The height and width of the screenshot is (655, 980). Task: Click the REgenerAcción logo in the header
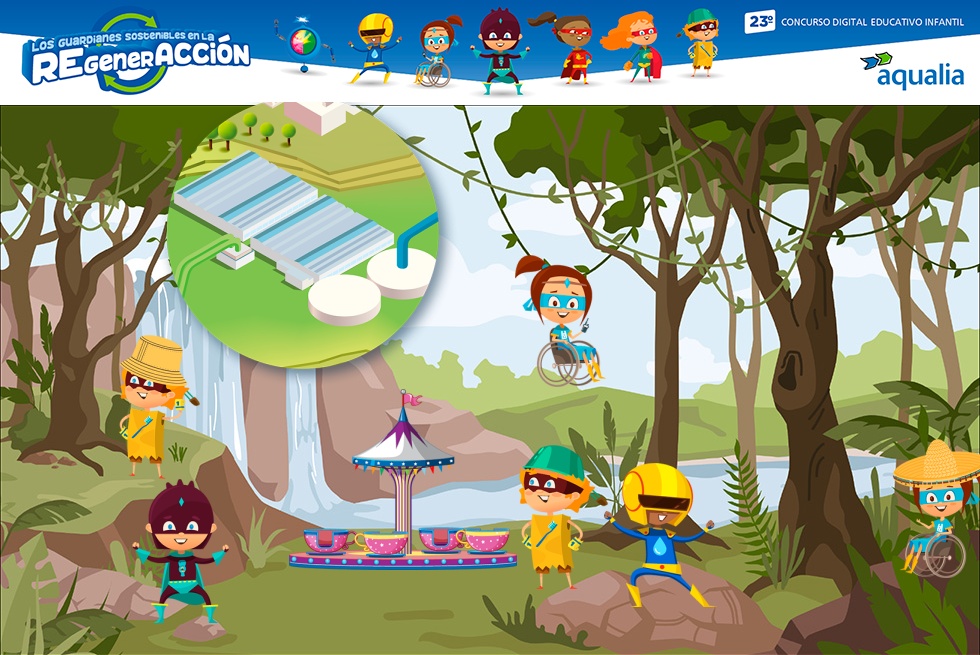[x=137, y=56]
